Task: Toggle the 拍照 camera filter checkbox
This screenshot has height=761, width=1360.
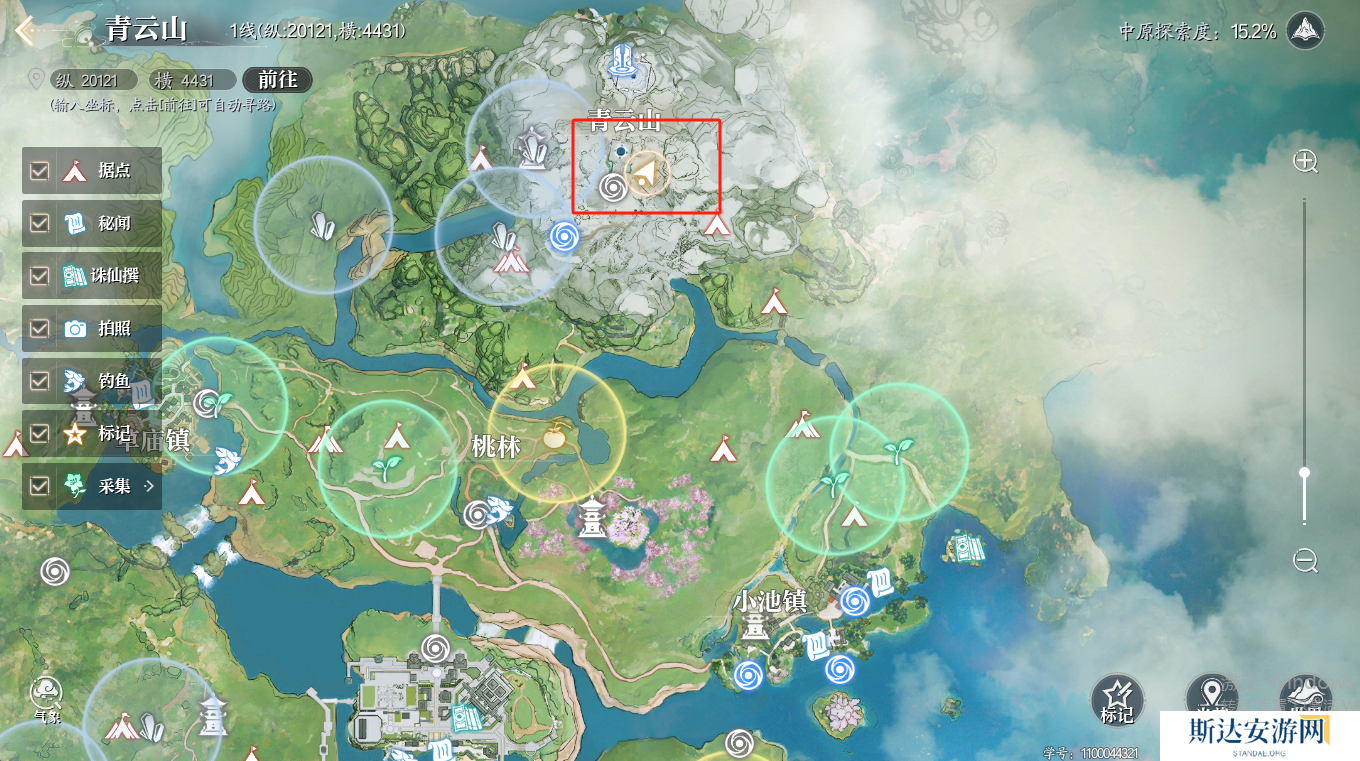Action: (40, 328)
